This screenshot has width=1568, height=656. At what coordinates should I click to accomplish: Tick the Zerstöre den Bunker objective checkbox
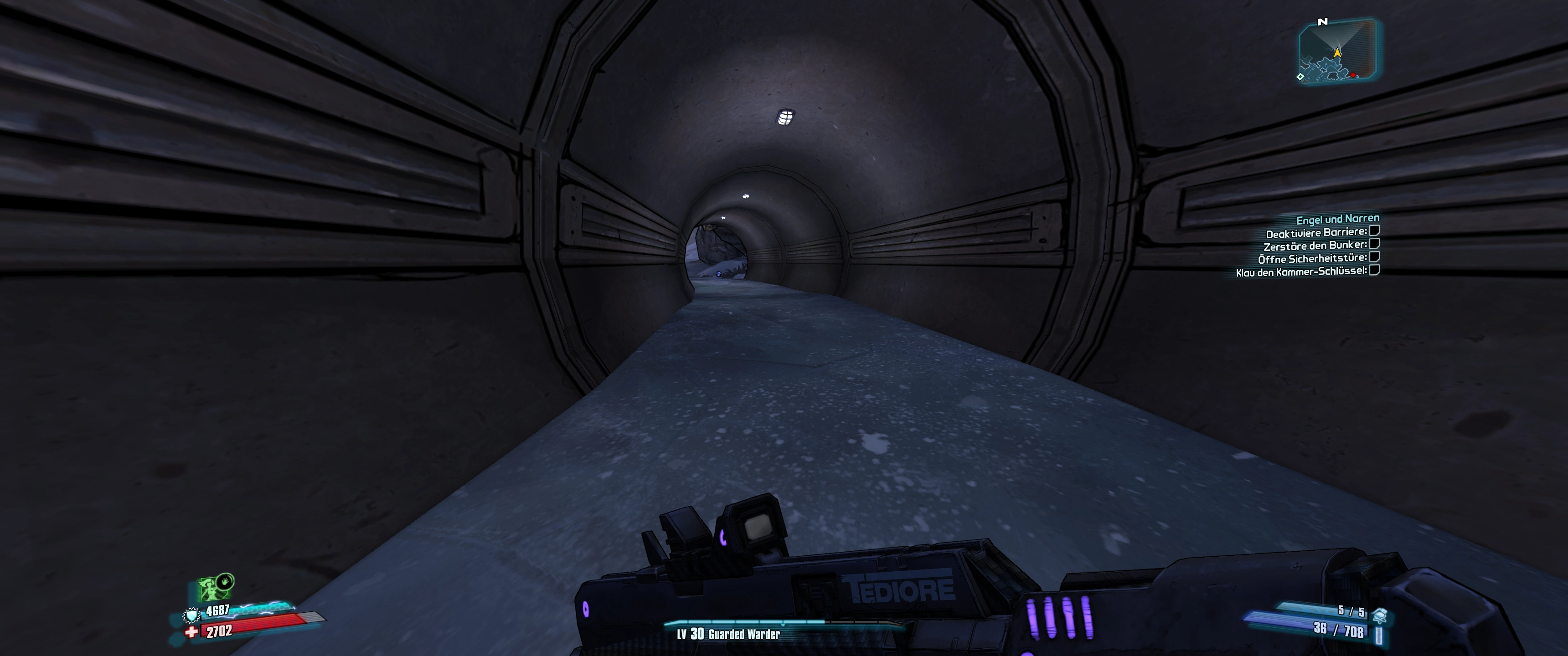tap(1374, 244)
